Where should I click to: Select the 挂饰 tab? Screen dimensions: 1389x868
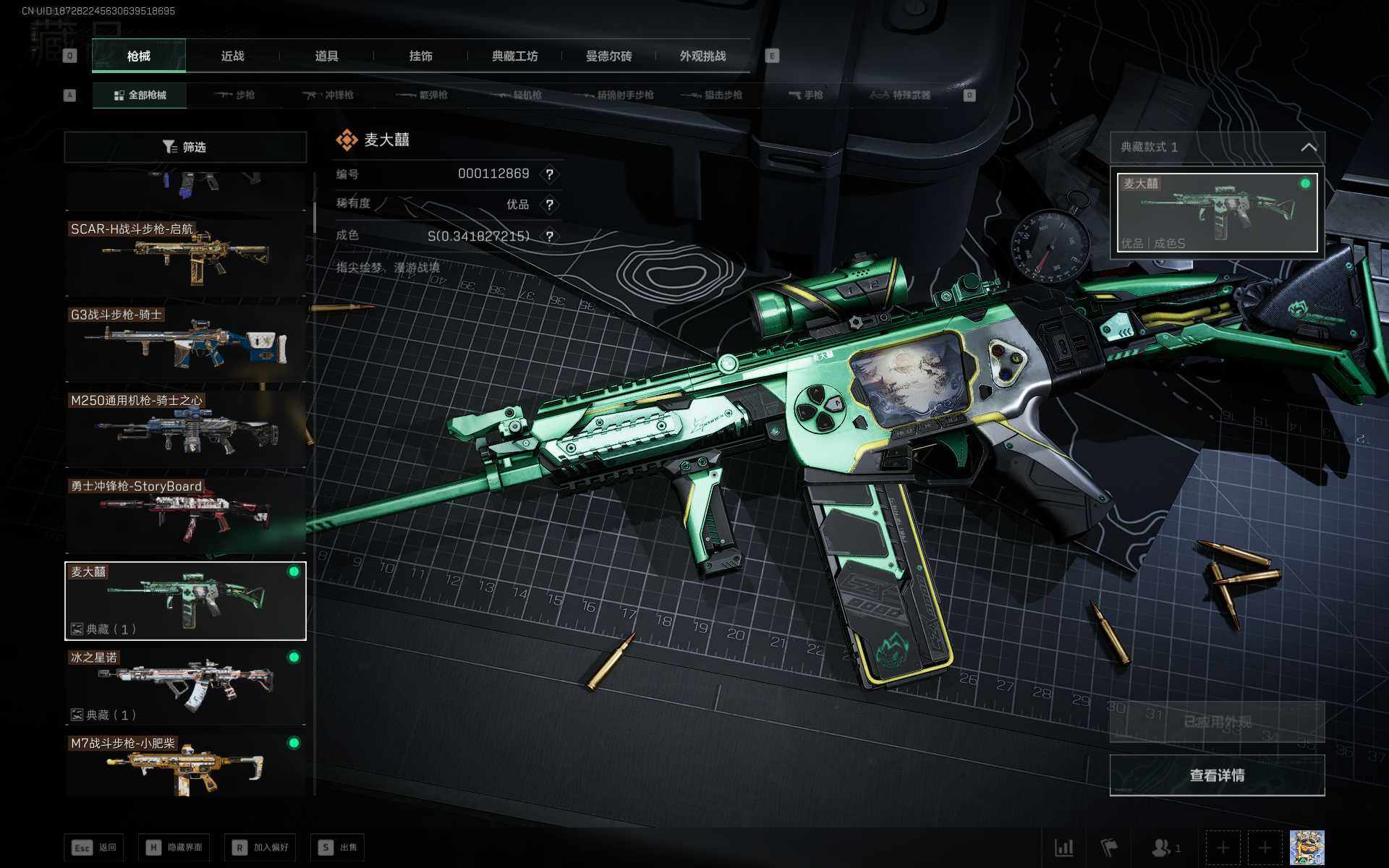pyautogui.click(x=420, y=56)
